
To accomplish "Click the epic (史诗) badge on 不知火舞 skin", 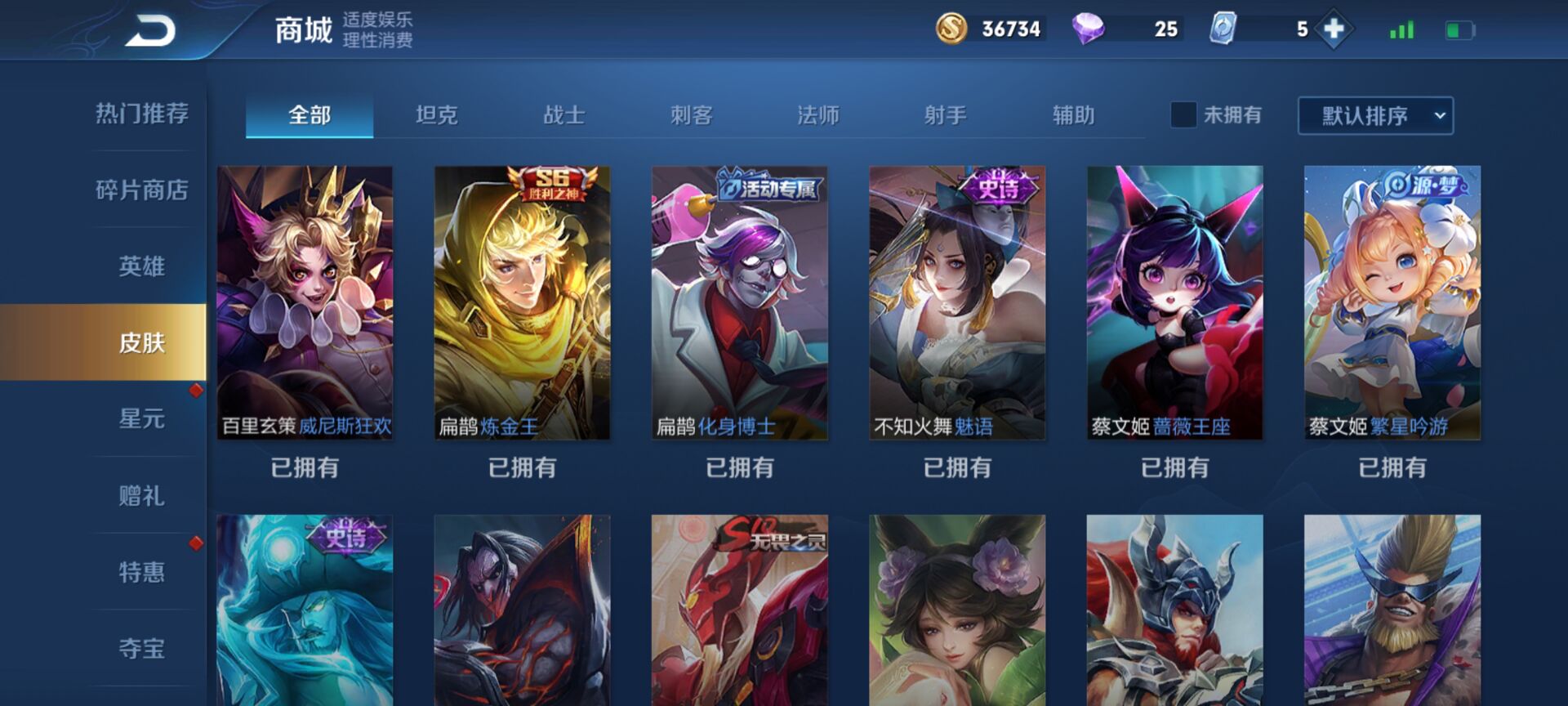I will [x=998, y=188].
